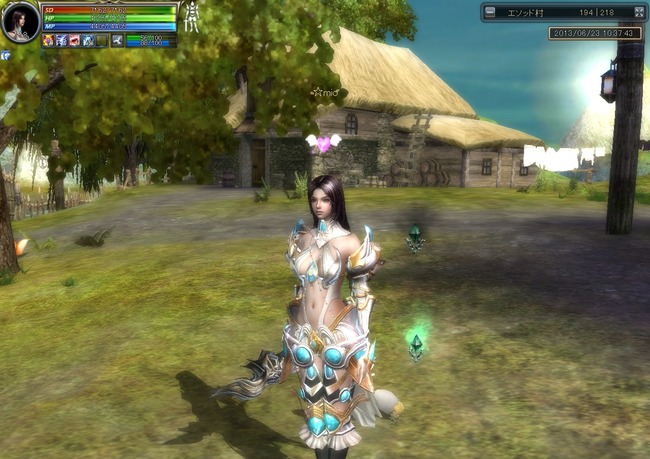Screen dimensions: 650x459
Task: Expand the minimap with the arrows button
Action: coord(639,13)
